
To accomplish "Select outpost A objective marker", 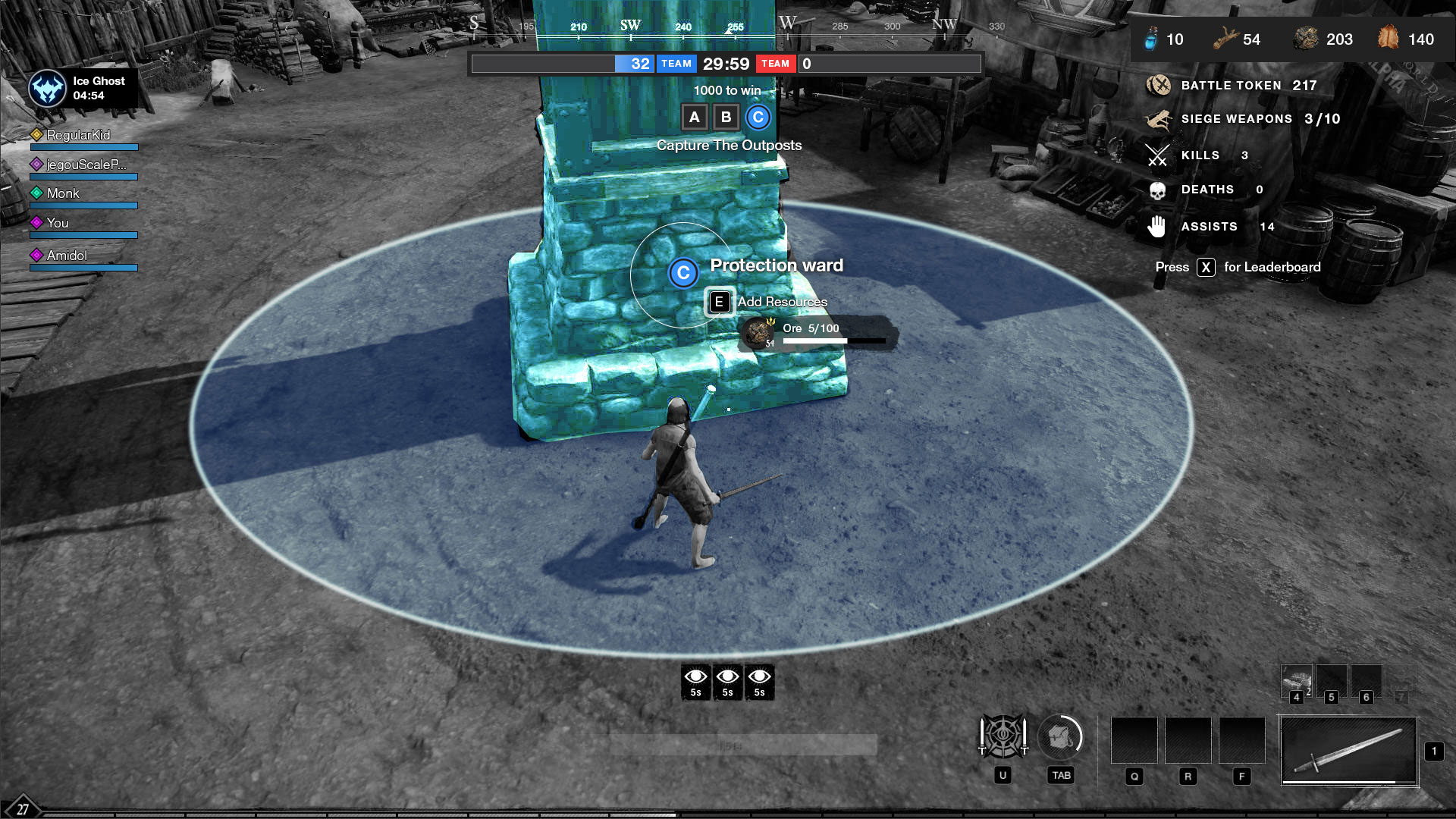I will pos(694,118).
